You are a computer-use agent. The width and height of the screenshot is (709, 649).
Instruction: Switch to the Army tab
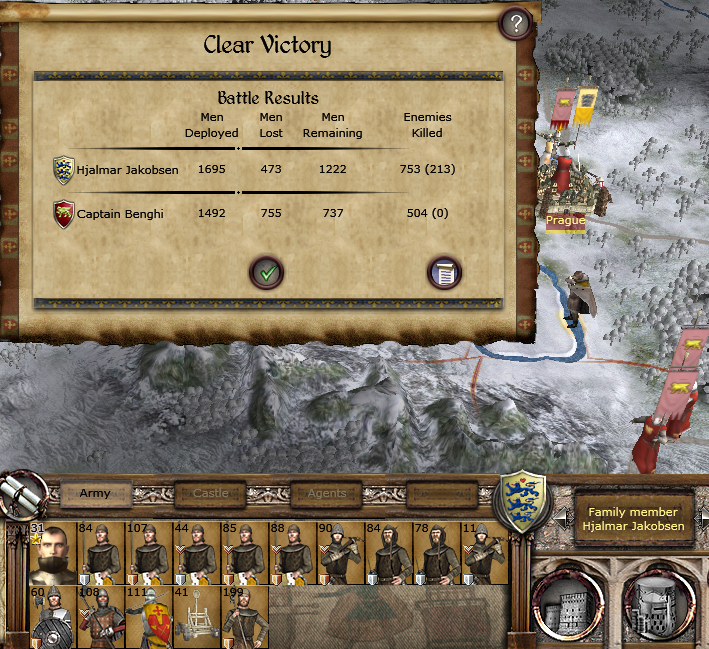click(95, 493)
